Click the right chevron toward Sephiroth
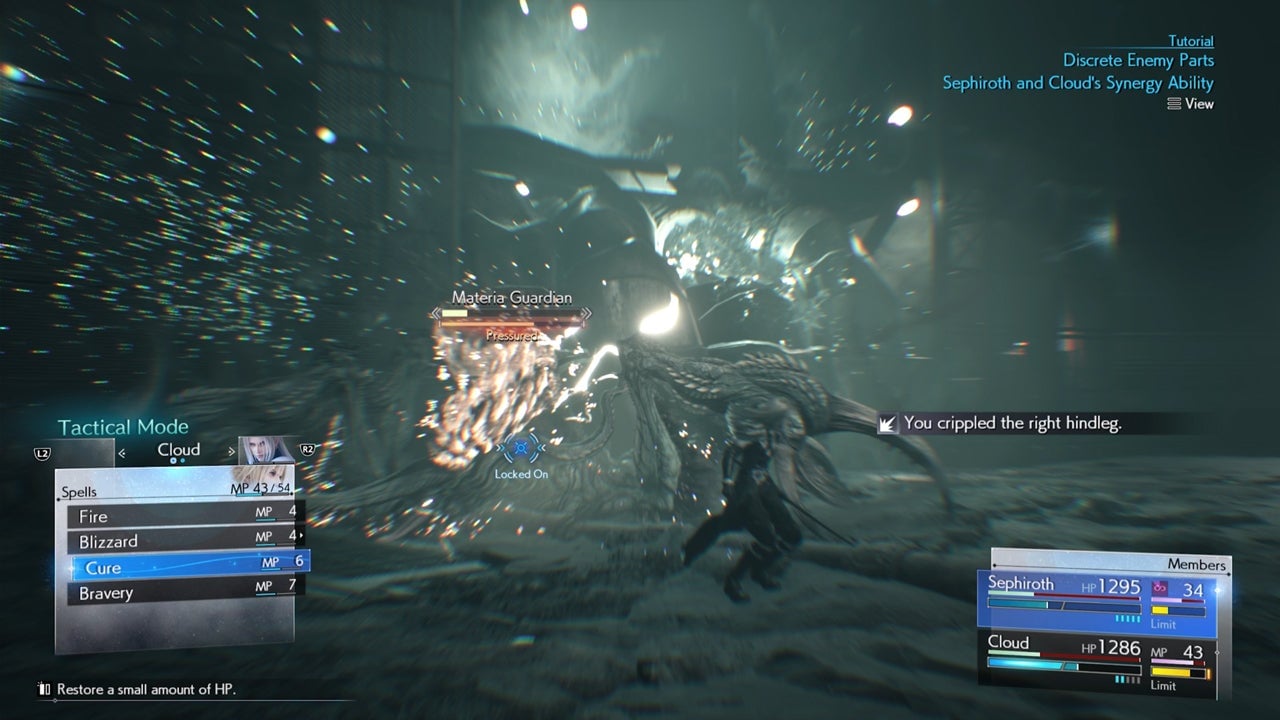The width and height of the screenshot is (1280, 720). pos(231,451)
